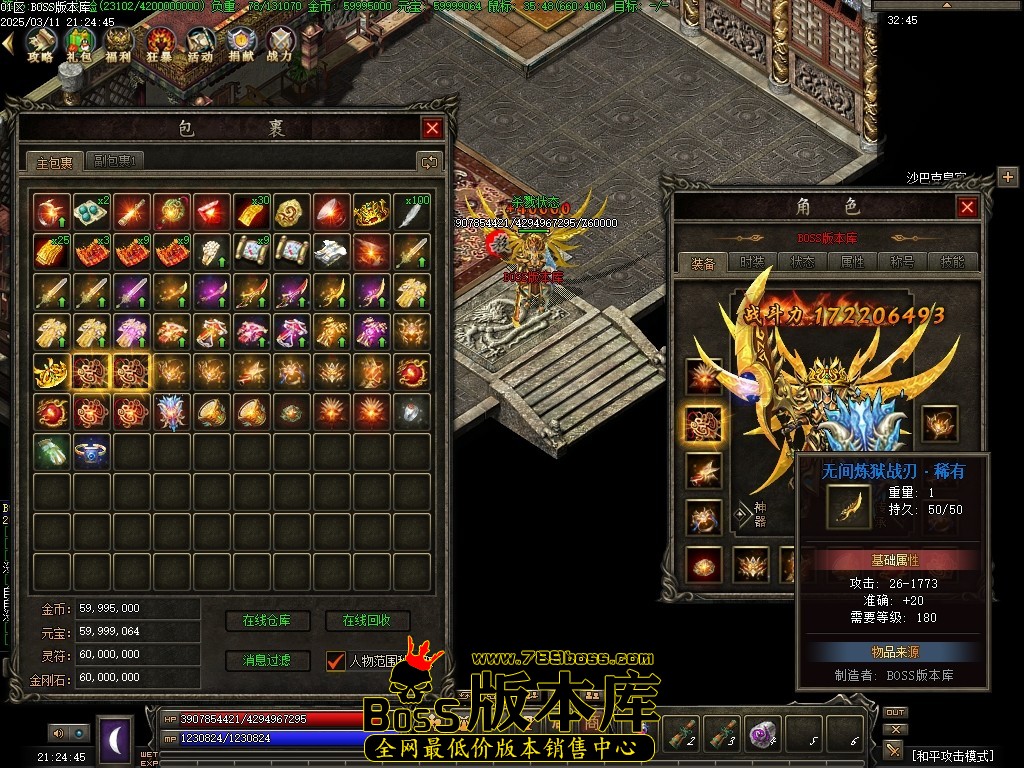This screenshot has height=768, width=1024.
Task: Switch to the 状态 tab
Action: [802, 262]
